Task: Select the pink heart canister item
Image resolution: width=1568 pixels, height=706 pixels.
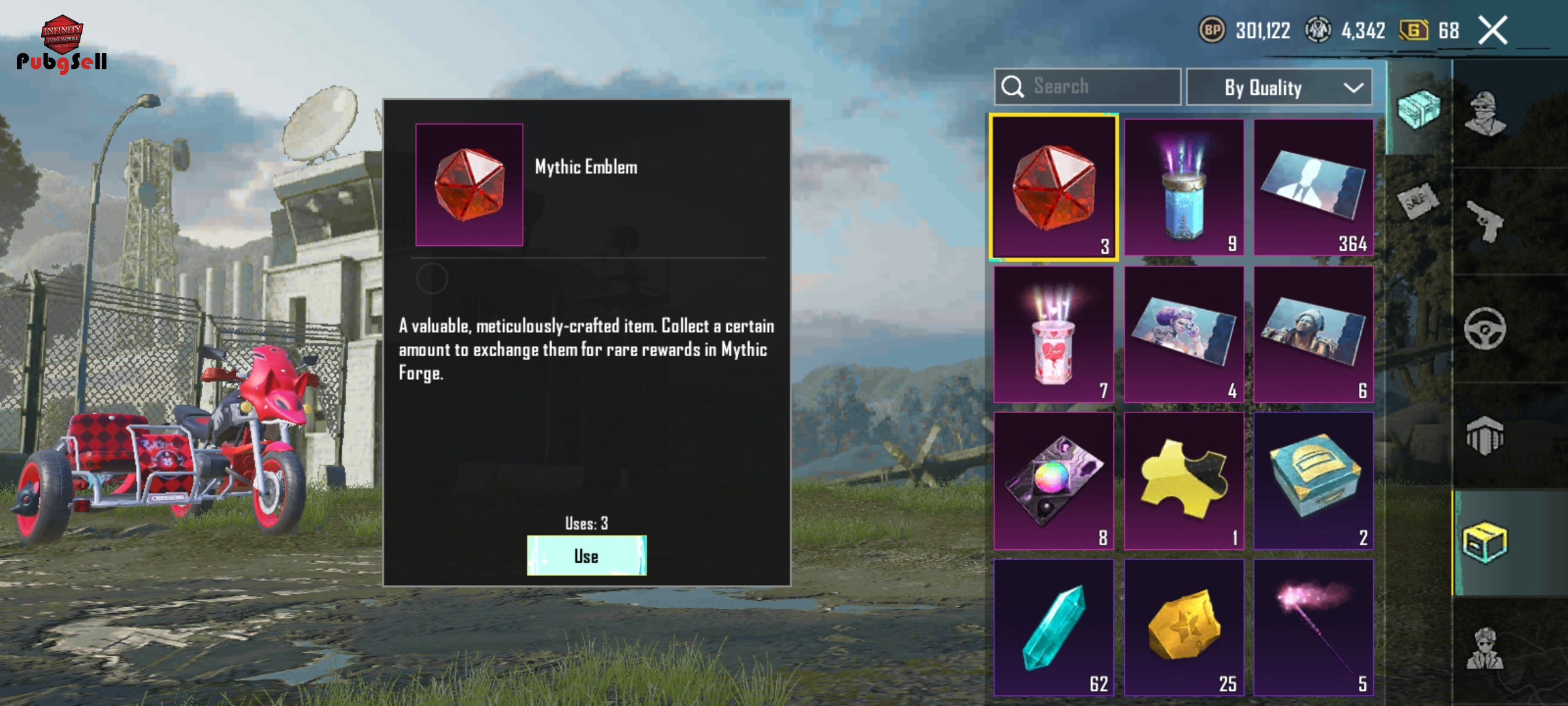Action: (1053, 334)
